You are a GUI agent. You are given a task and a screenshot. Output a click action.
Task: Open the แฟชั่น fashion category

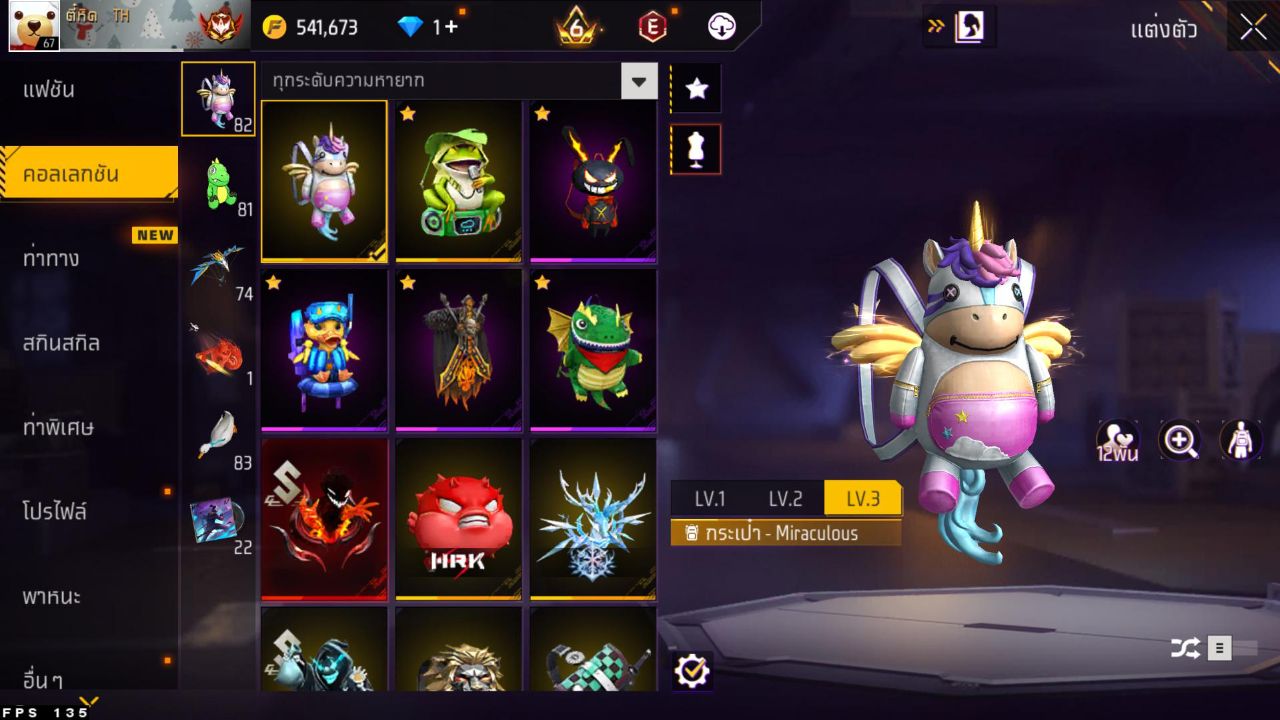(50, 90)
